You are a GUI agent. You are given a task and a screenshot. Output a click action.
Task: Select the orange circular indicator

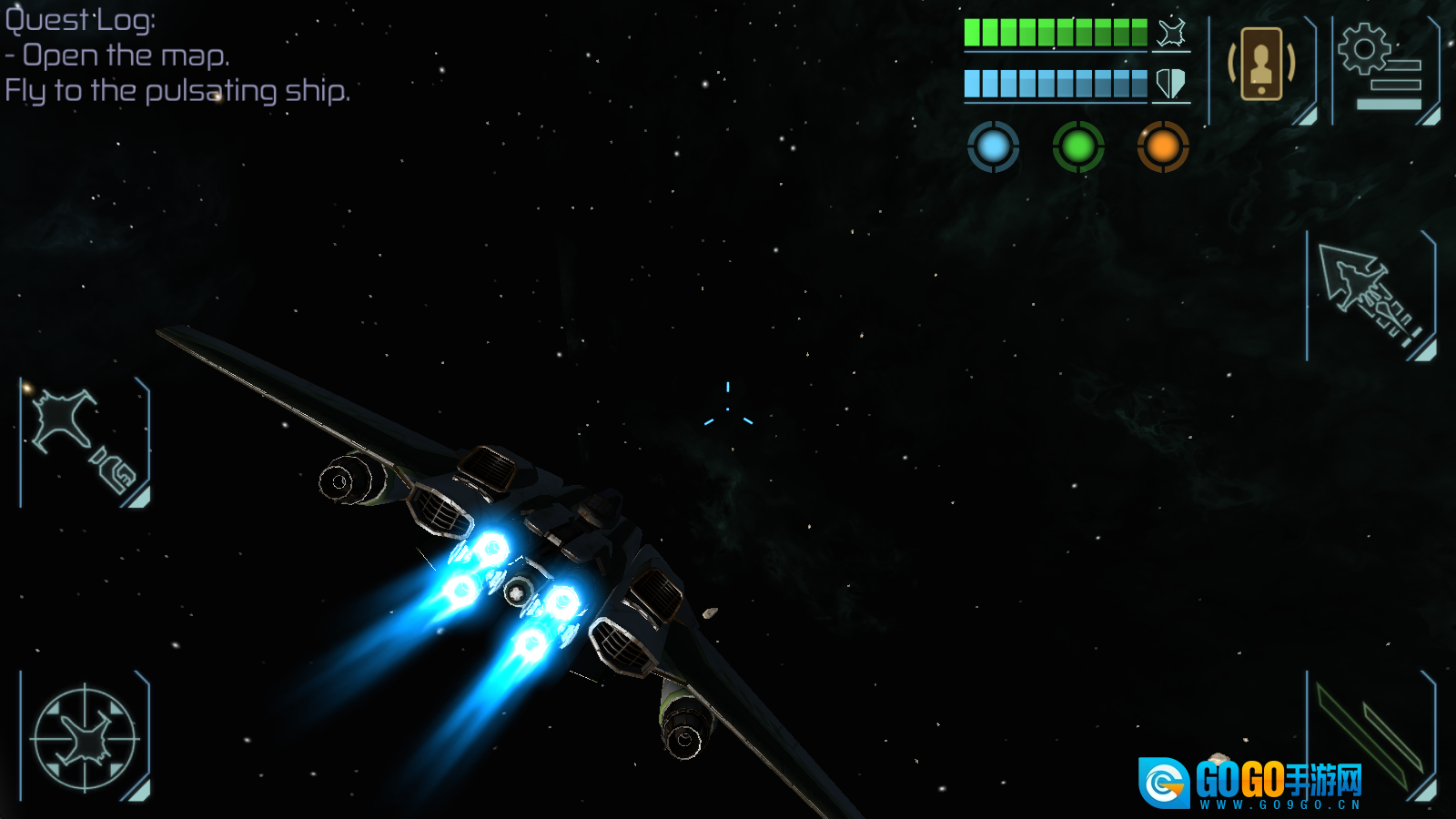pos(1163,147)
